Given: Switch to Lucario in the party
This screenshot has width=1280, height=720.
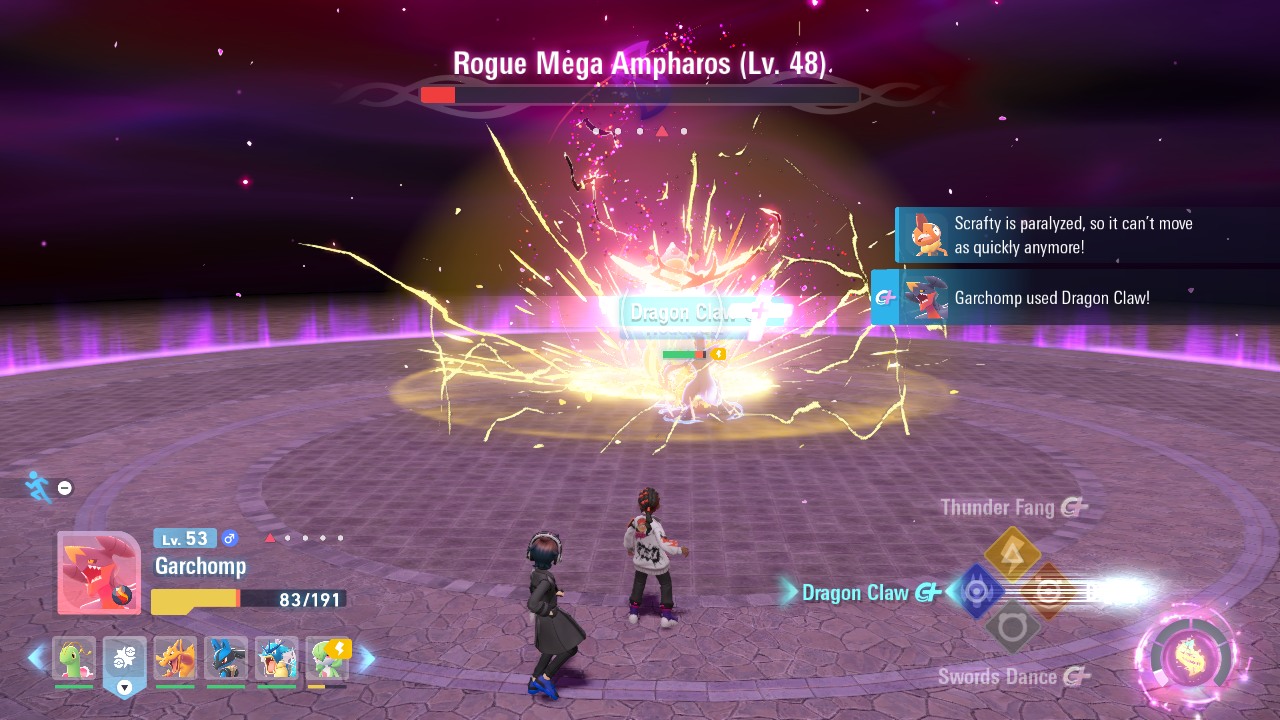Looking at the screenshot, I should (x=226, y=659).
